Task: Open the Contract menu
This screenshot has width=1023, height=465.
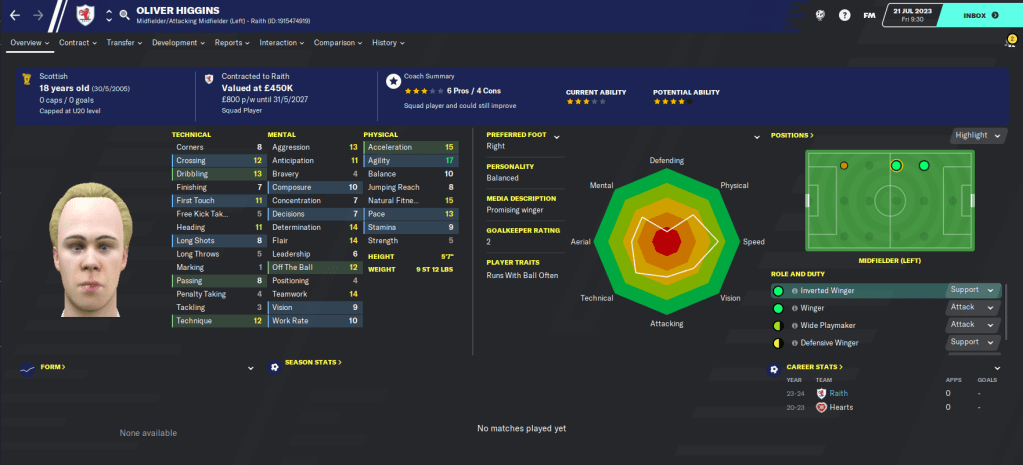Action: [x=77, y=43]
